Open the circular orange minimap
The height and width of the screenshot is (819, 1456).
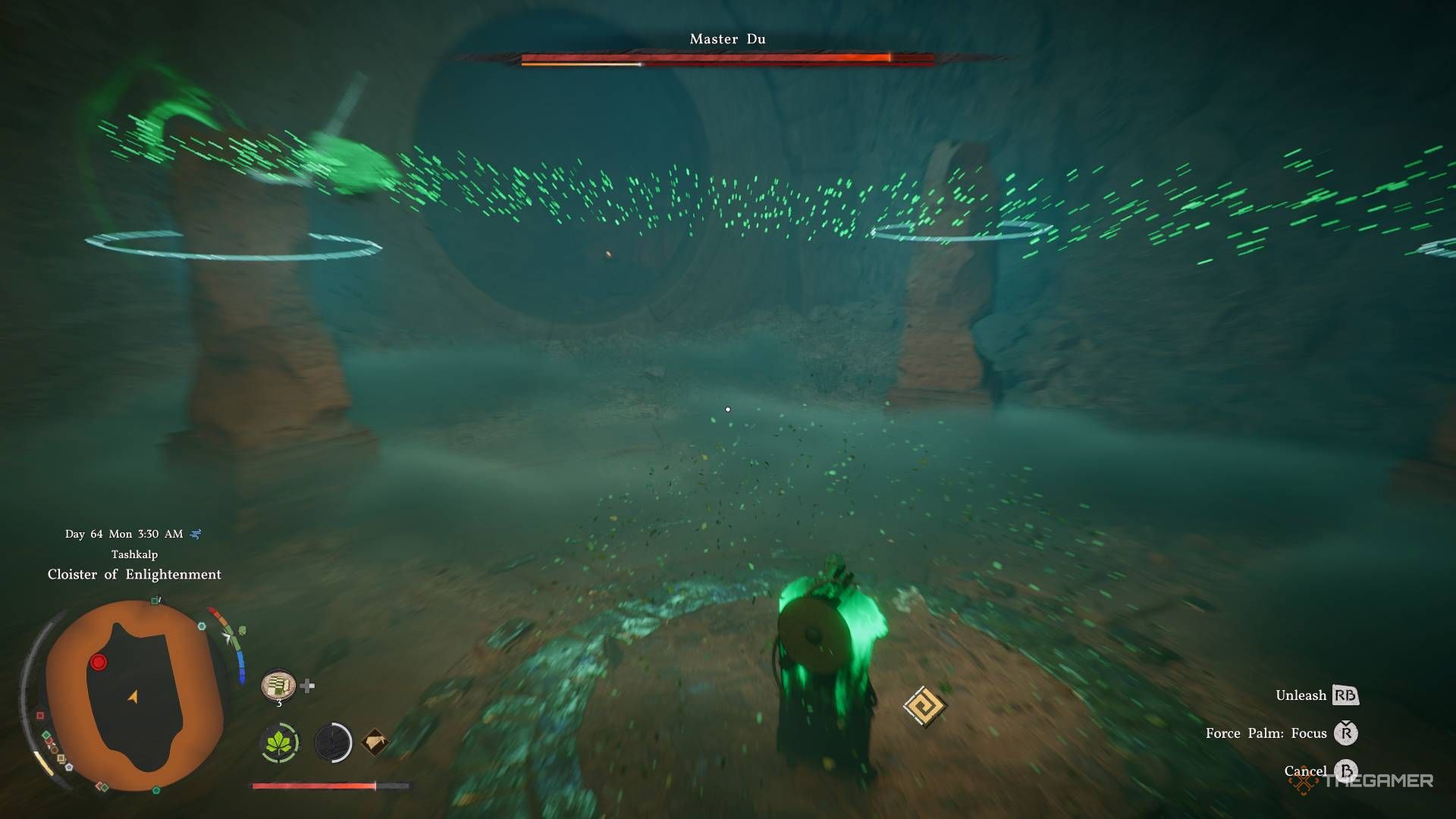pos(134,697)
